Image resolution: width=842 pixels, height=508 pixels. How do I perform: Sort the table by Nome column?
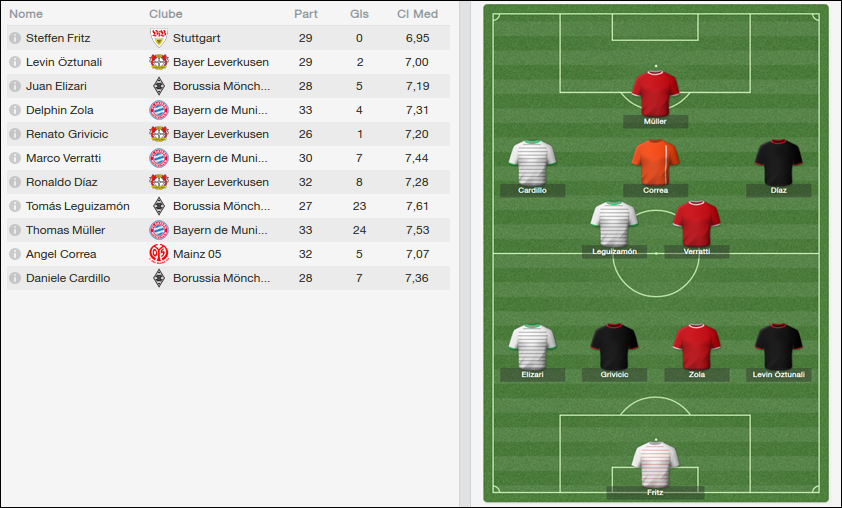click(26, 14)
